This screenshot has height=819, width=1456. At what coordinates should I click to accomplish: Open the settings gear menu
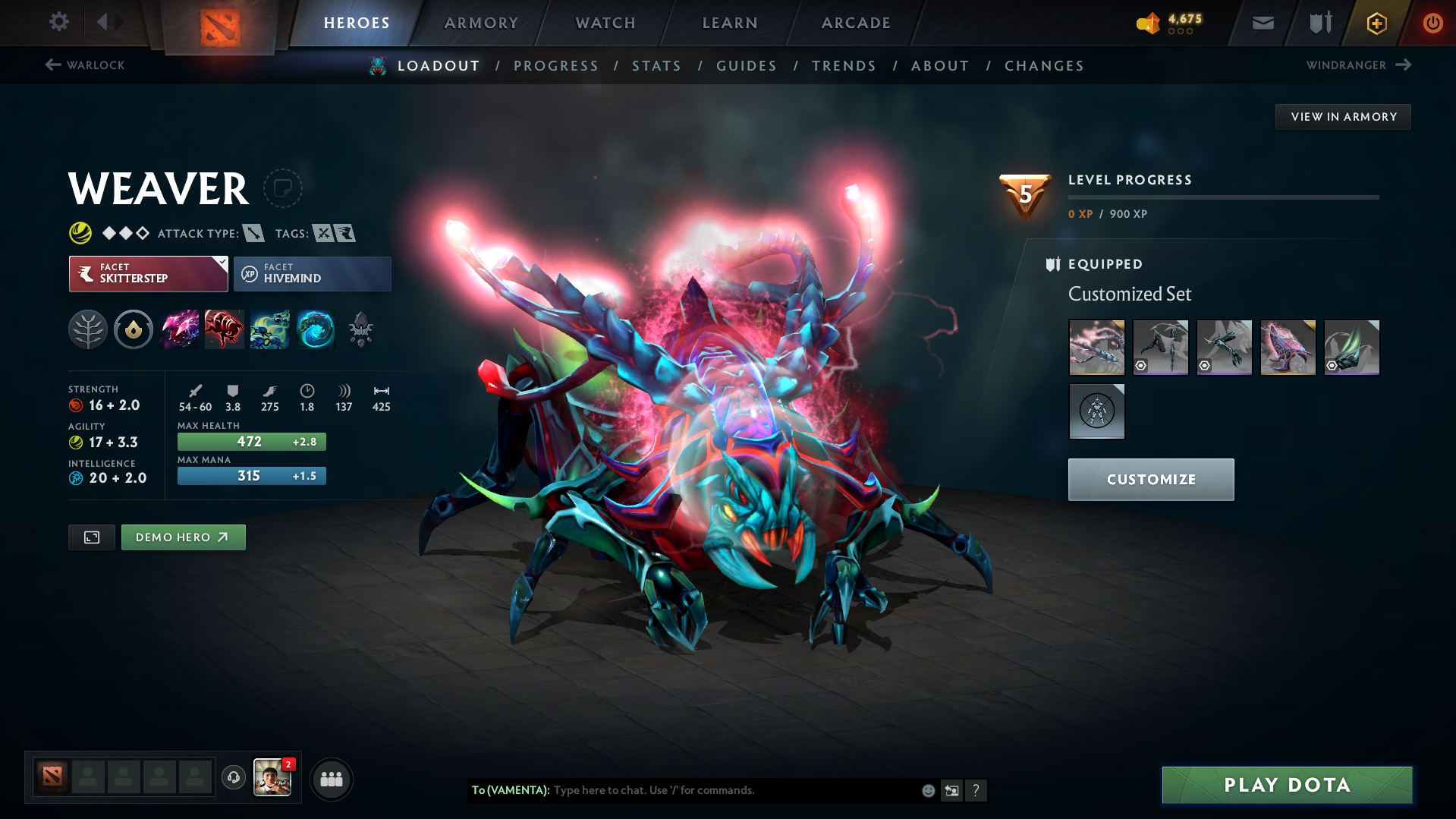pyautogui.click(x=58, y=22)
